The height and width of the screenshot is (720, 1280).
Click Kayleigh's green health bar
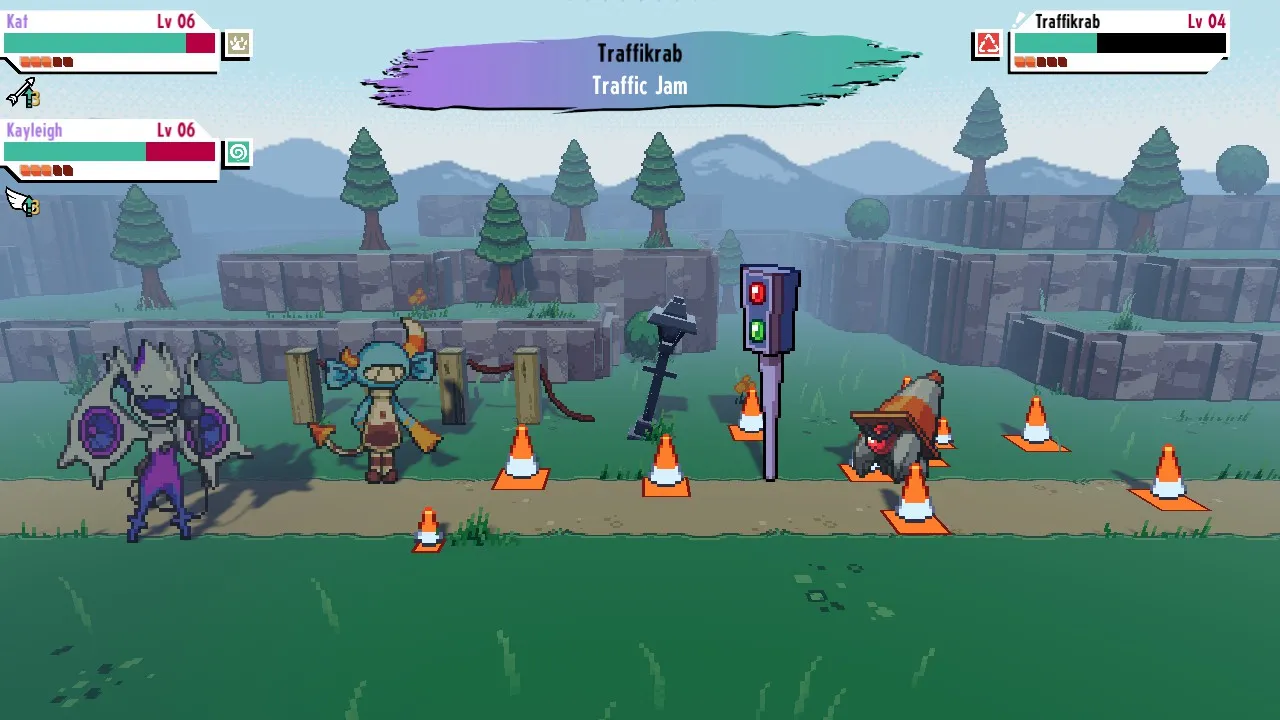pos(74,152)
